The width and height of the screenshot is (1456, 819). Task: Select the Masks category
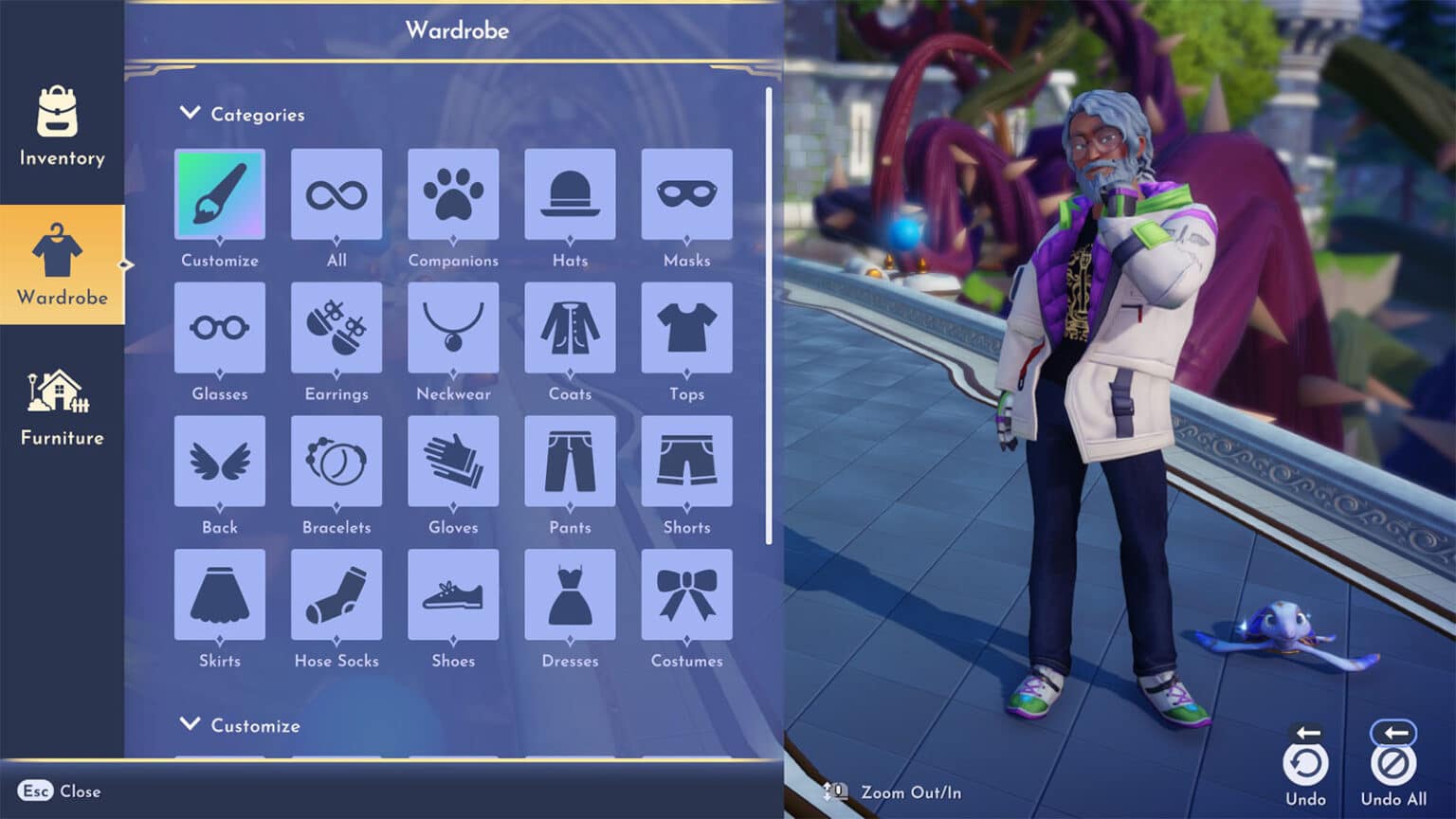pyautogui.click(x=686, y=196)
